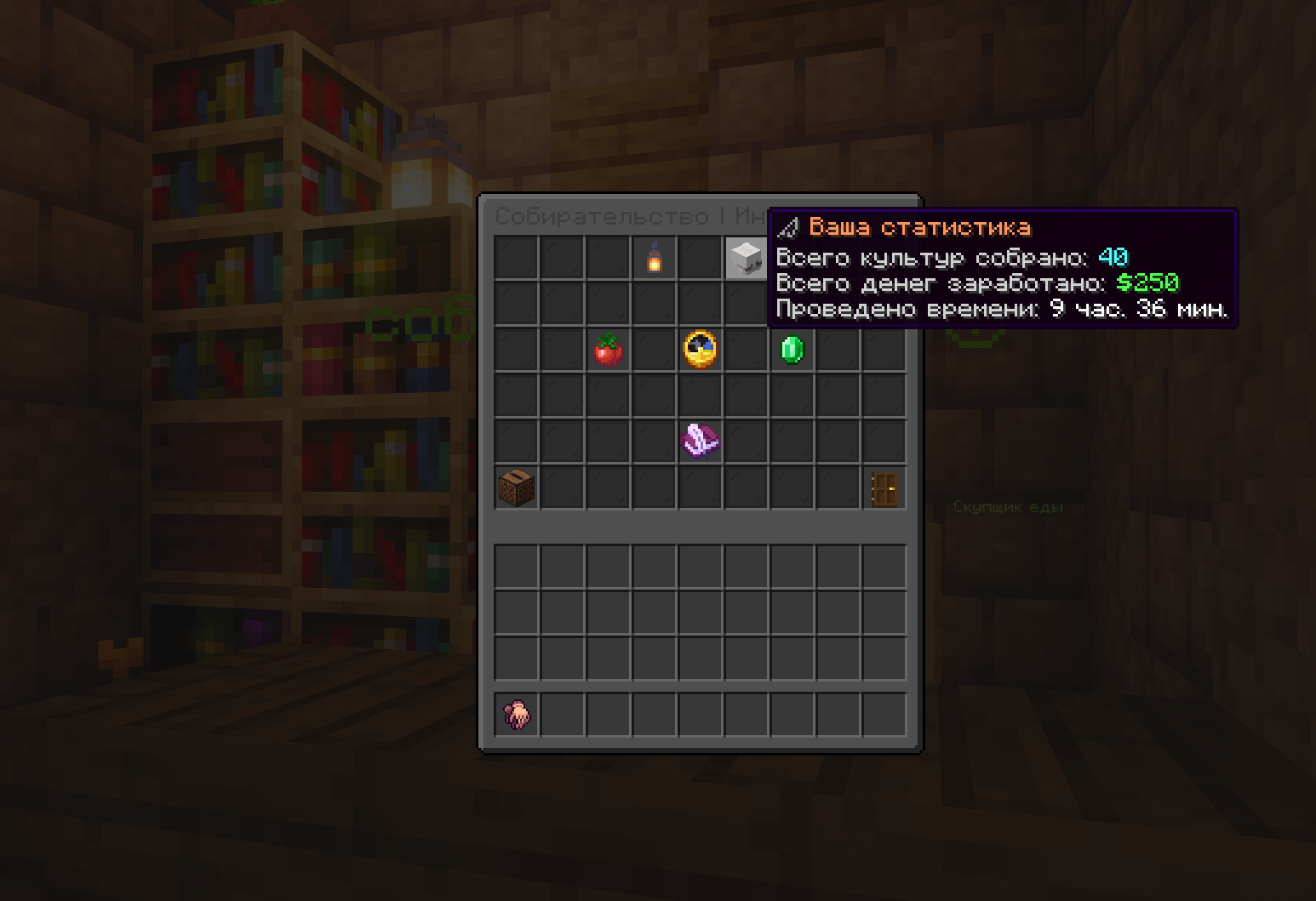Select the skeleton skull statistics icon

746,258
